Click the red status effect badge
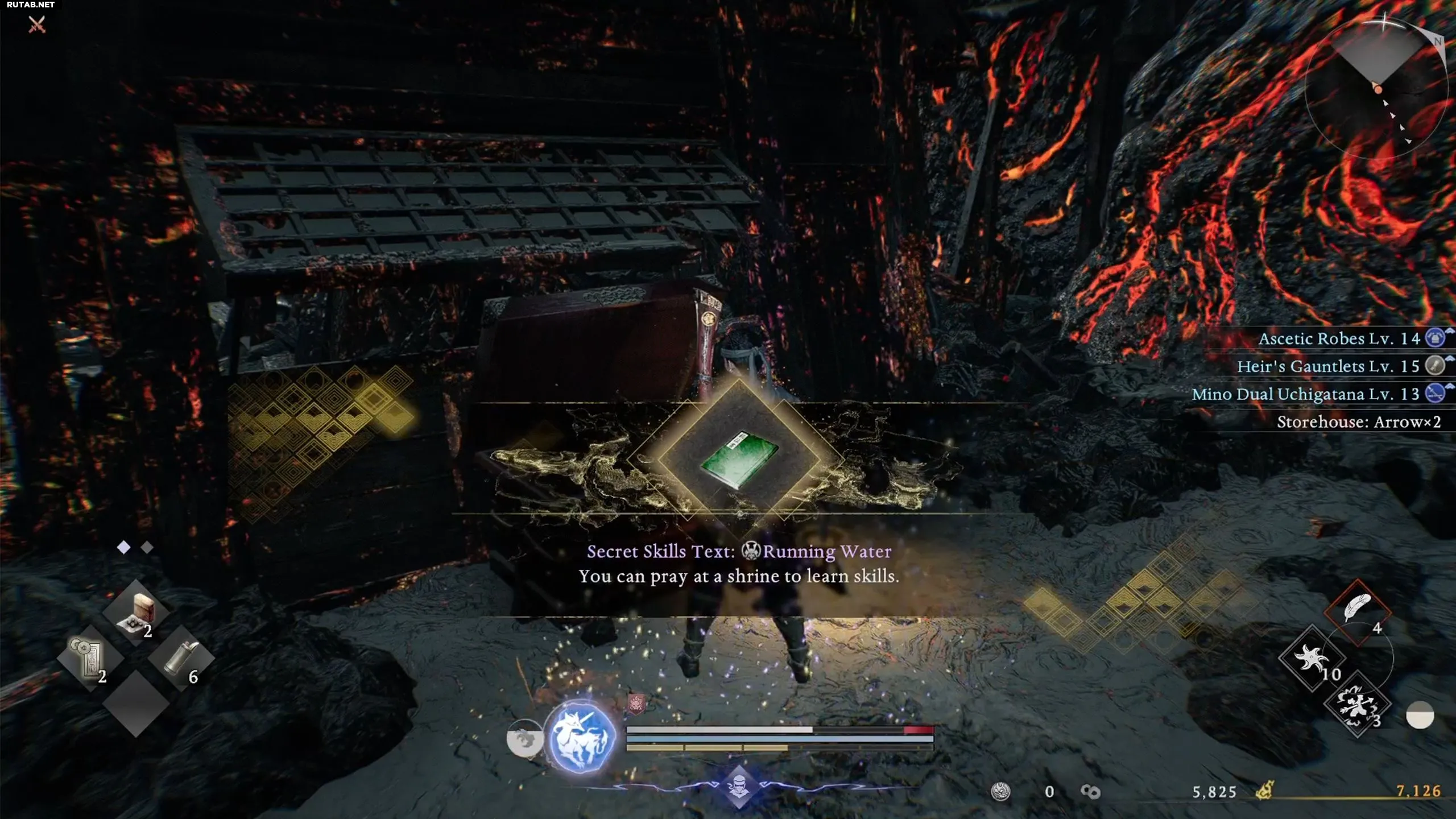Screen dimensions: 1456x819 tap(636, 704)
